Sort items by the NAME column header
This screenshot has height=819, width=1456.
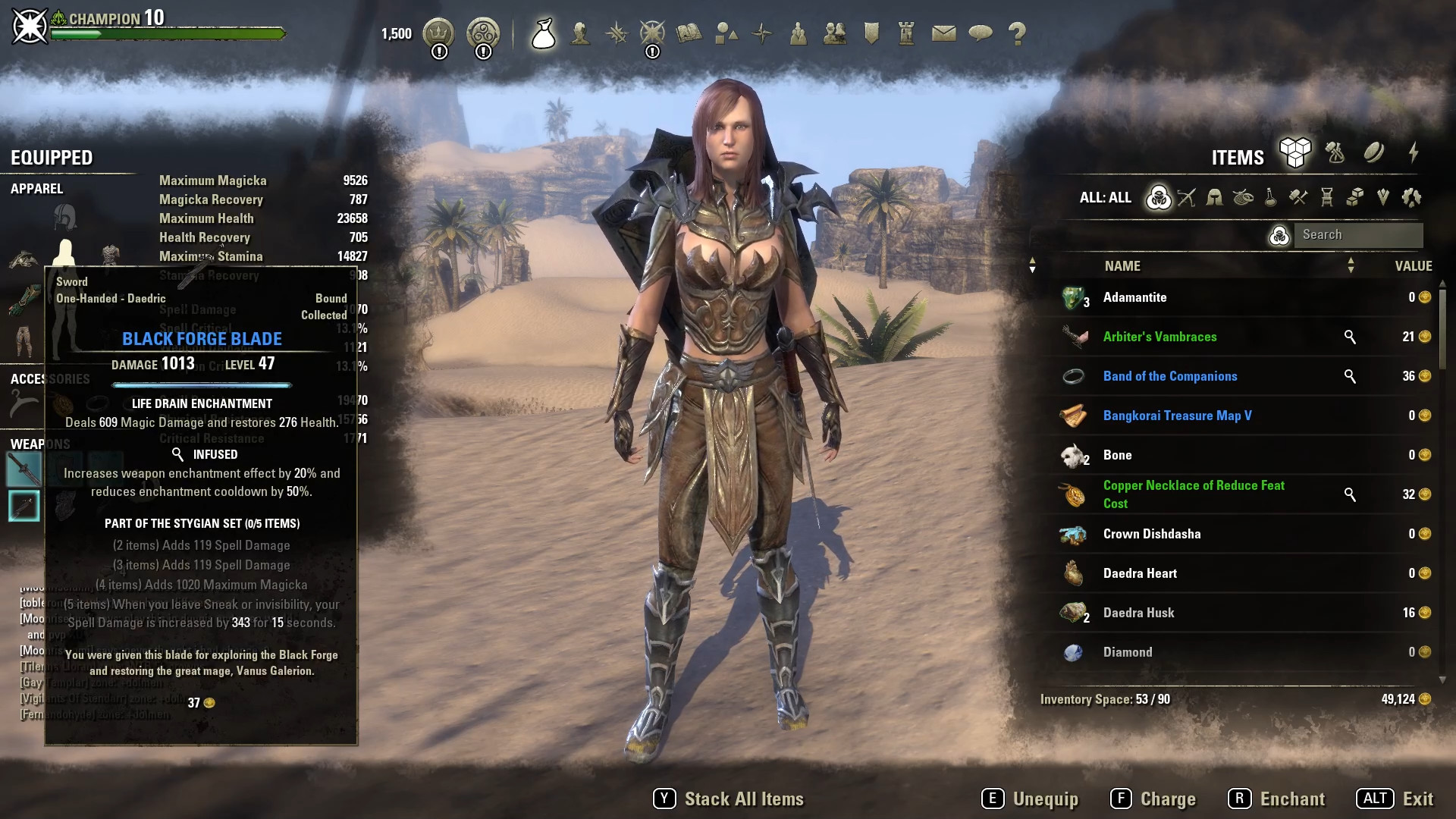click(x=1122, y=266)
